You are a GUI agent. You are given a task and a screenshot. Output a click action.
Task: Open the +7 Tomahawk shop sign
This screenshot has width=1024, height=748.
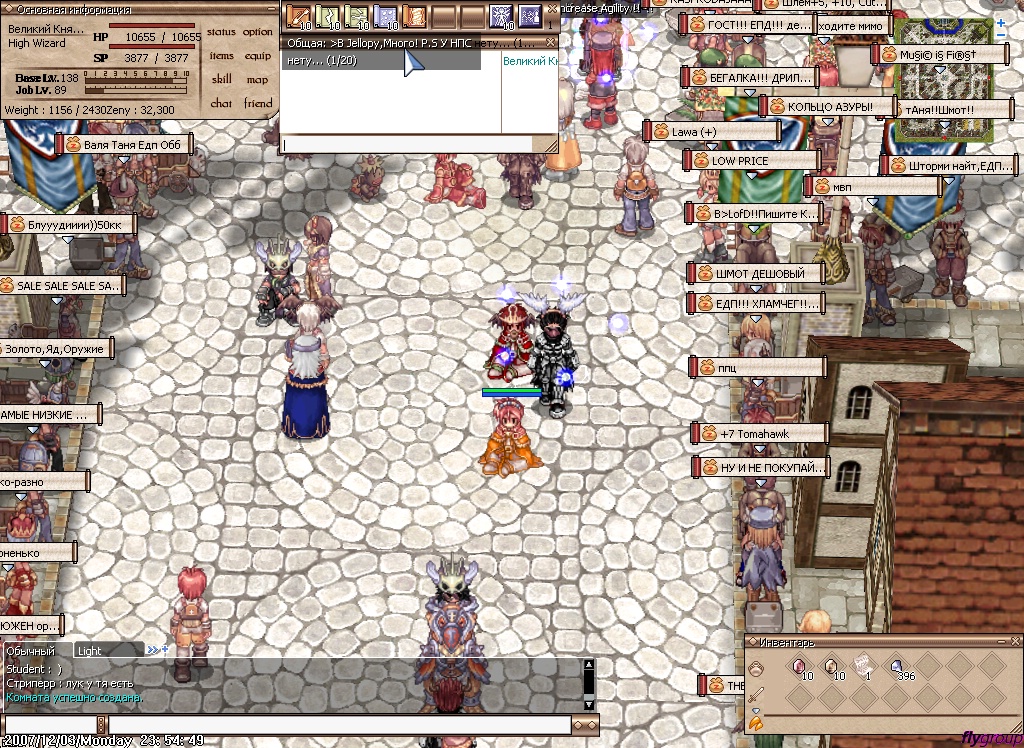point(760,434)
